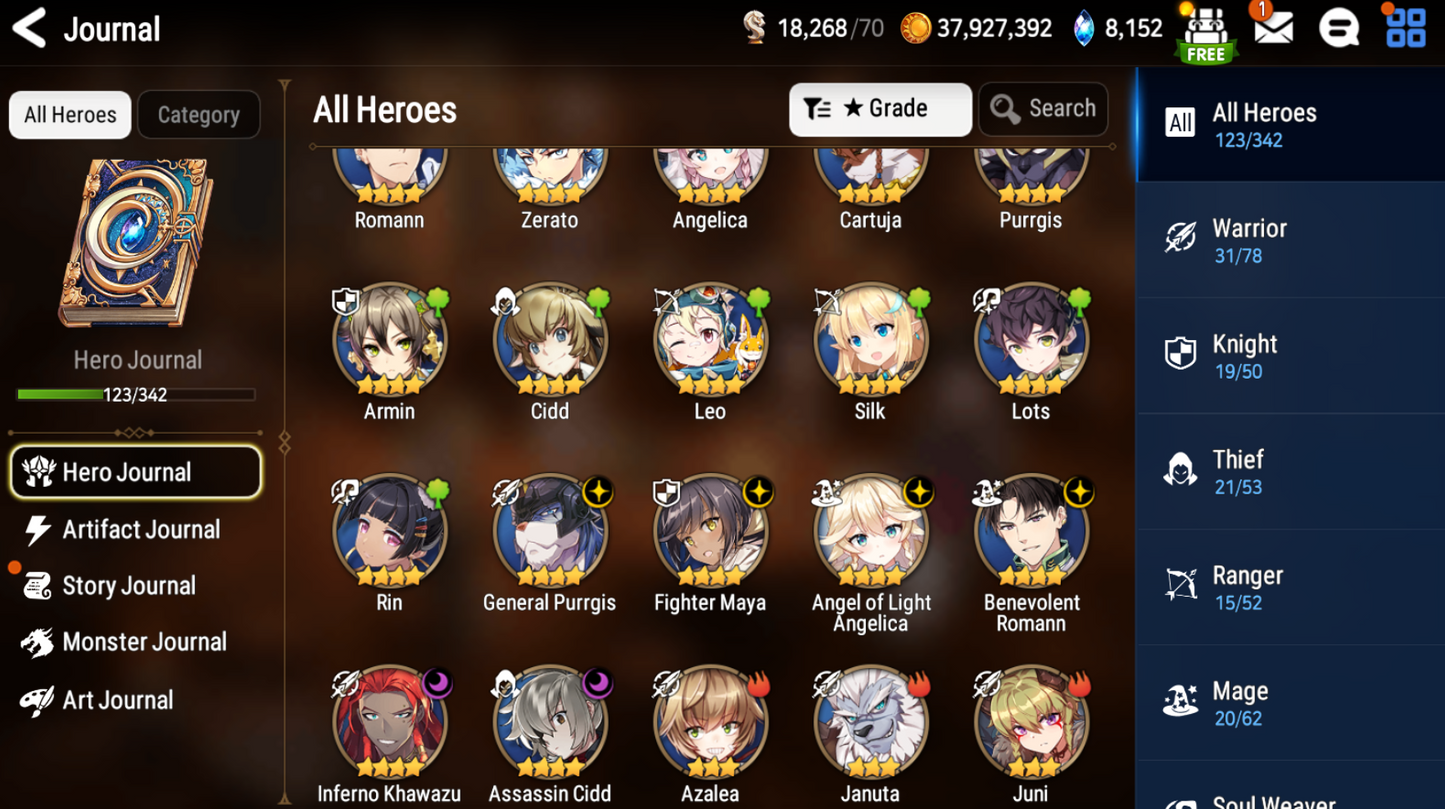
Task: Go back from the Journal screen
Action: (30, 28)
